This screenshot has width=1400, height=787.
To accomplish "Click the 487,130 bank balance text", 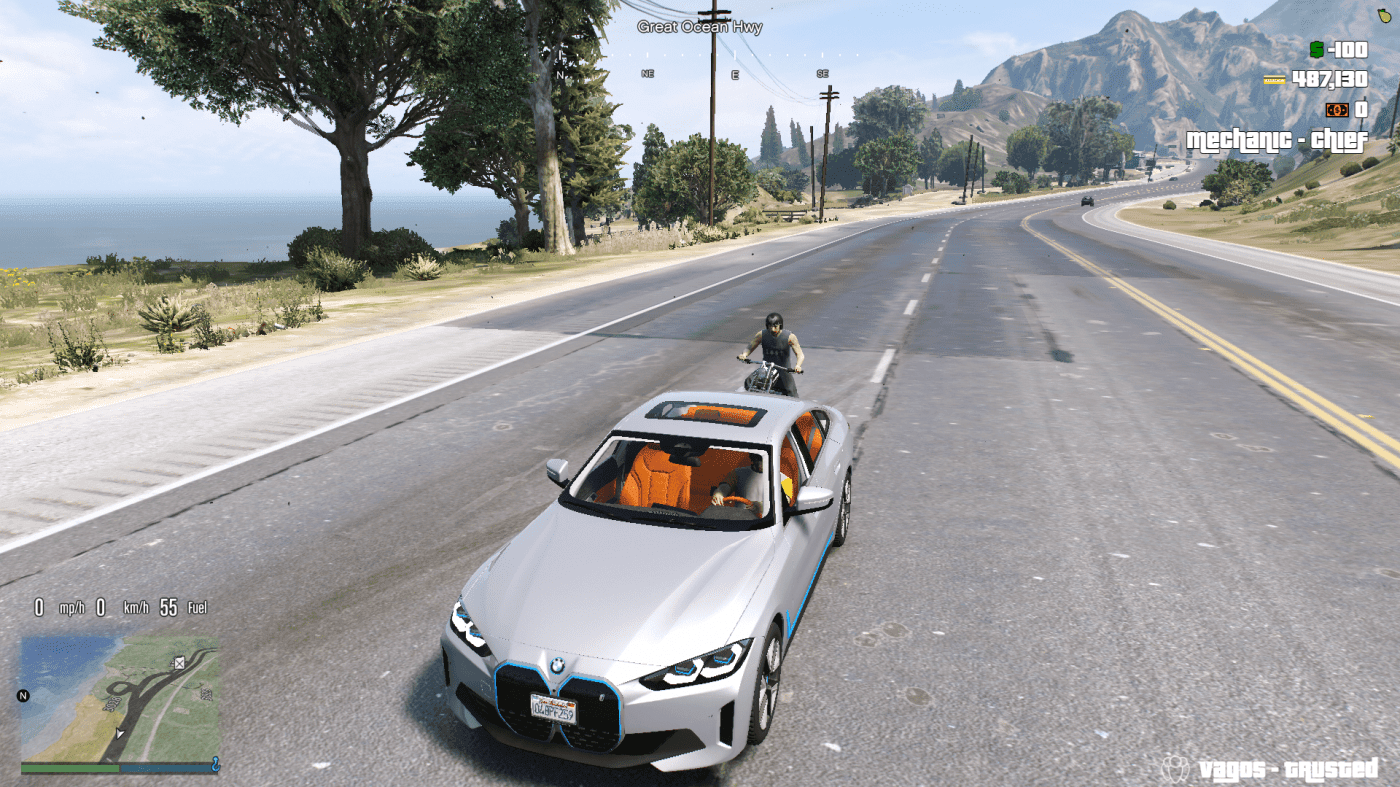I will 1332,80.
